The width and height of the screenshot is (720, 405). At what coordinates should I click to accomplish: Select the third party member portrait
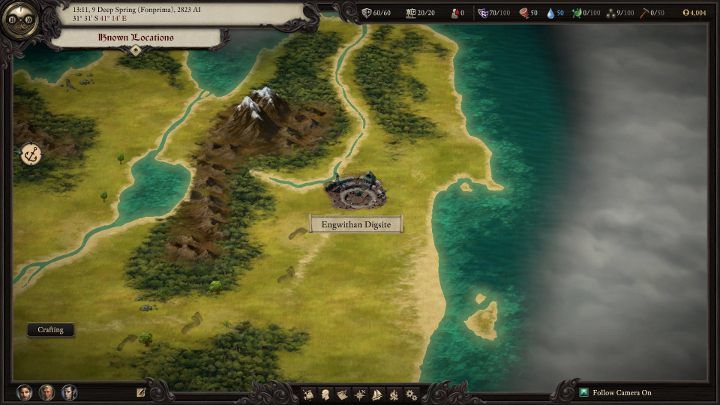[x=69, y=393]
